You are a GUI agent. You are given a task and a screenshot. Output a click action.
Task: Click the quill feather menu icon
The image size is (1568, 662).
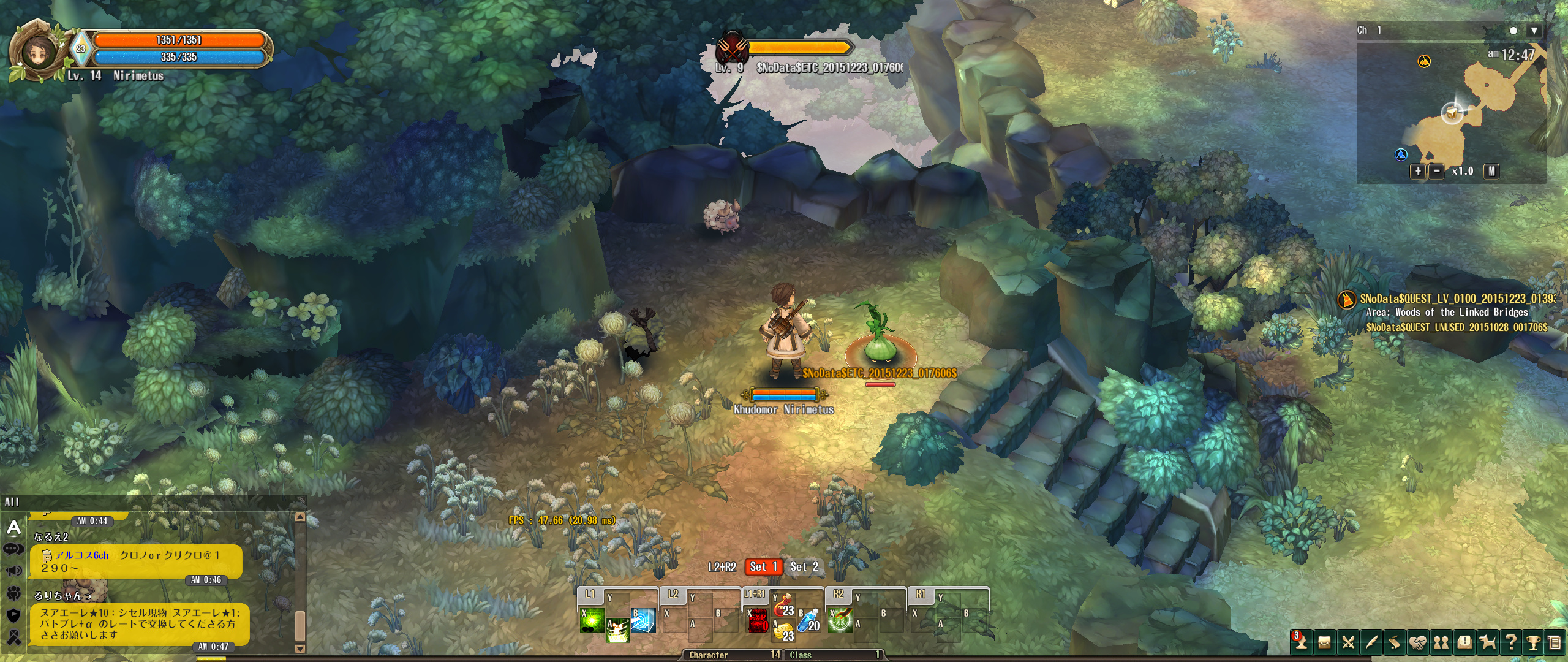1371,642
